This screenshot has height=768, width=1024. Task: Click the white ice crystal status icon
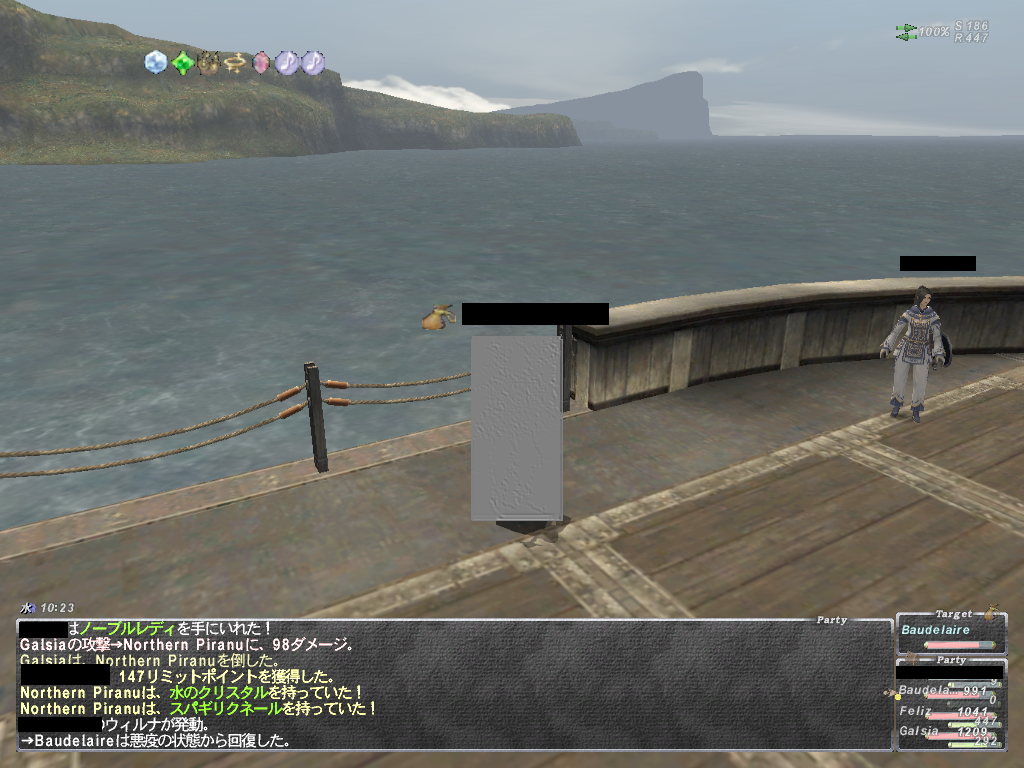(x=156, y=63)
